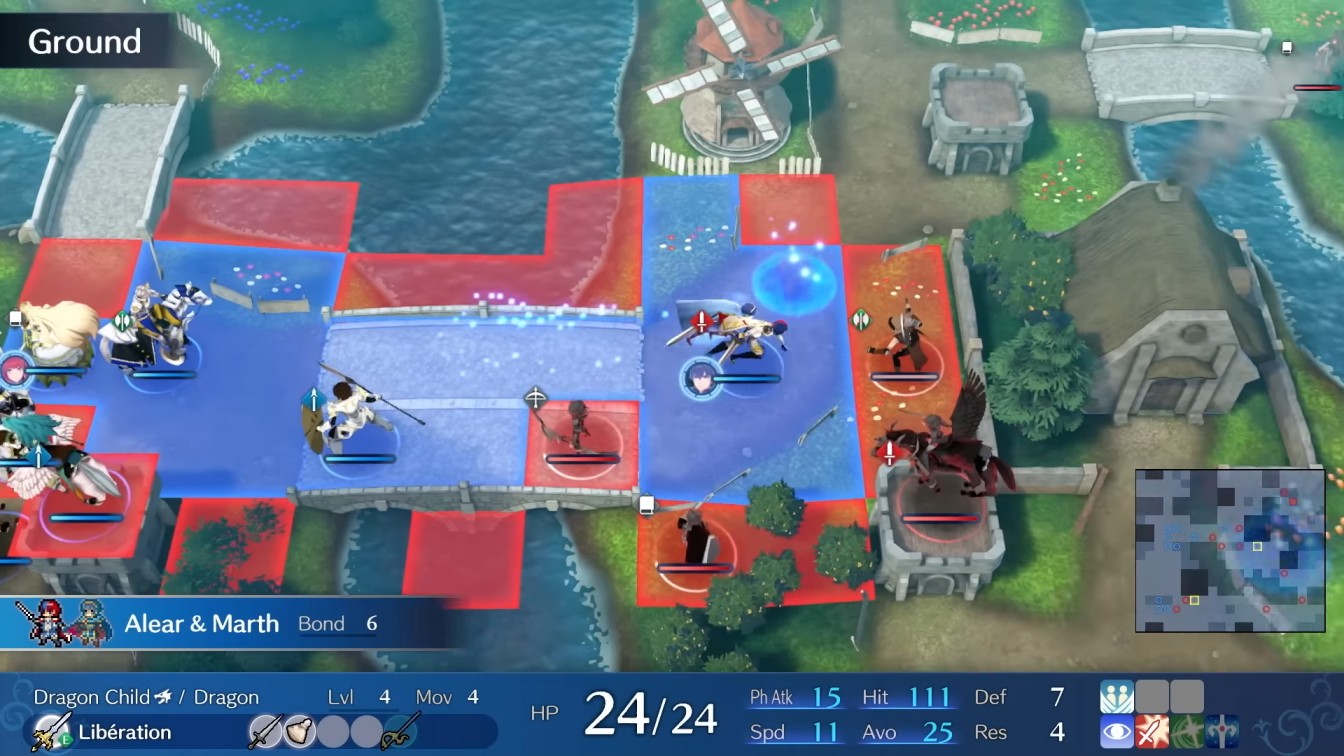Click the first empty gray ability slot
The height and width of the screenshot is (756, 1344).
[x=1151, y=696]
